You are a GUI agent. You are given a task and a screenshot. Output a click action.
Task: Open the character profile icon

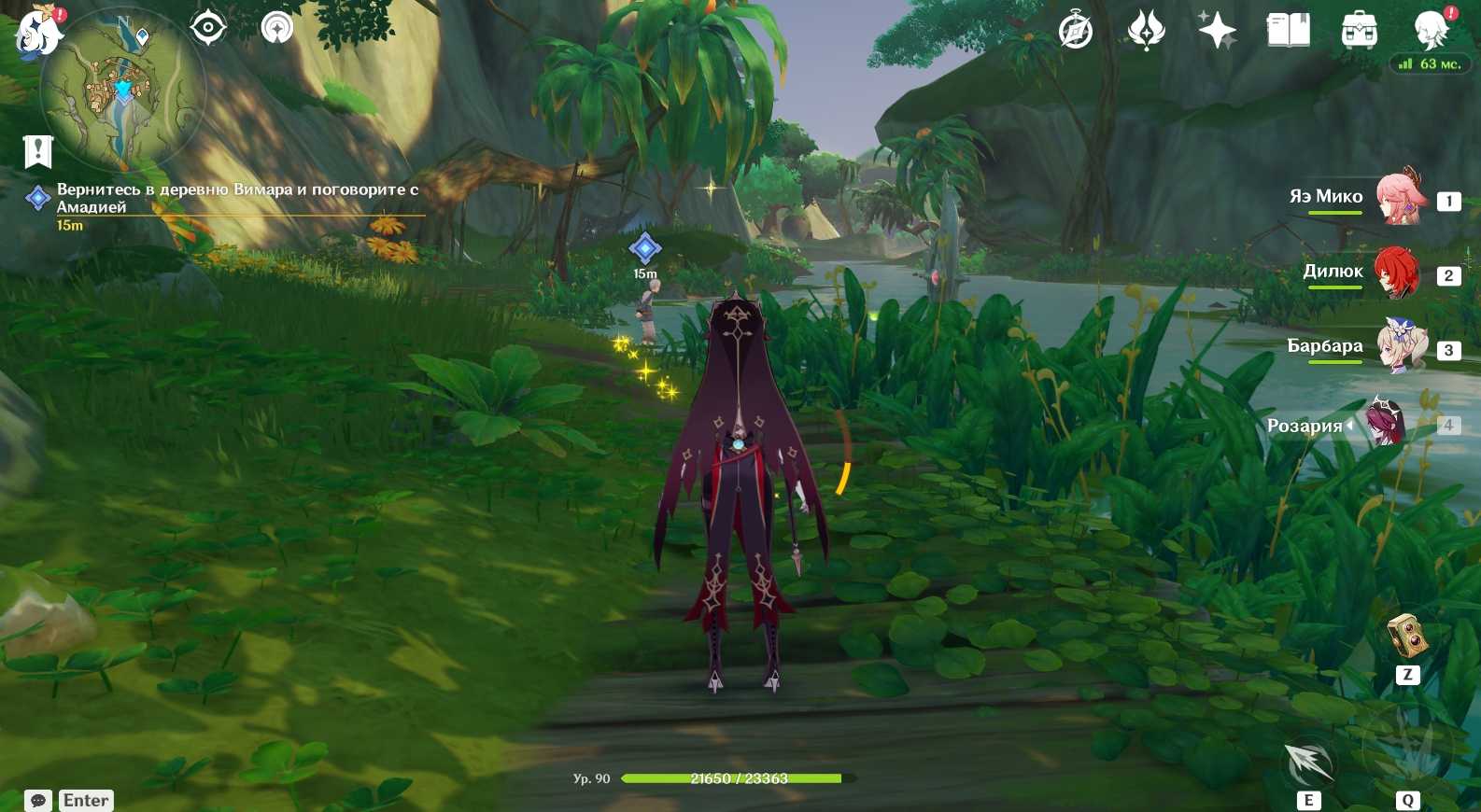1431,31
